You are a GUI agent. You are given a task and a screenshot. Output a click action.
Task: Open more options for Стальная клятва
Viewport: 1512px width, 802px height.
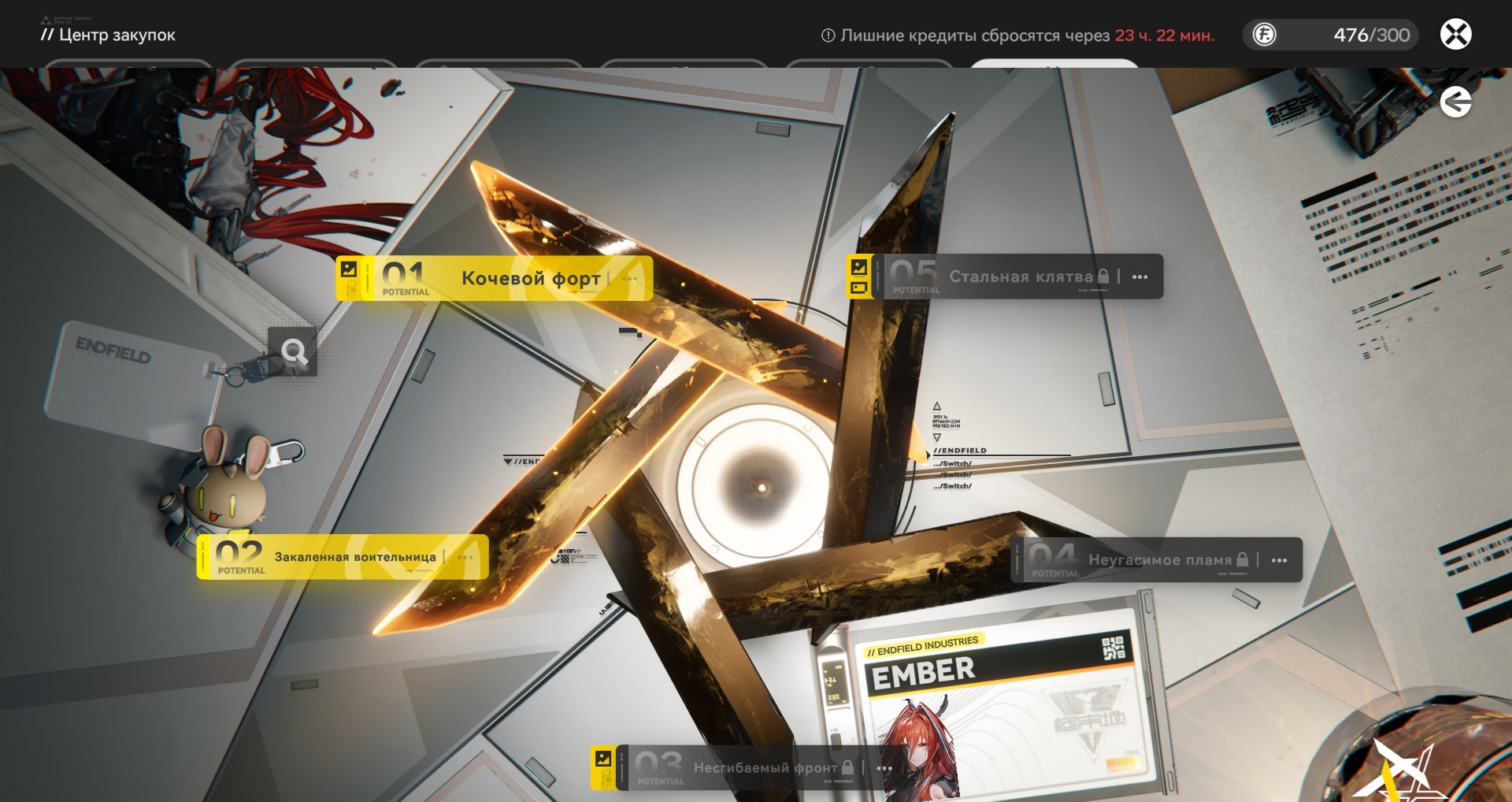click(1140, 277)
